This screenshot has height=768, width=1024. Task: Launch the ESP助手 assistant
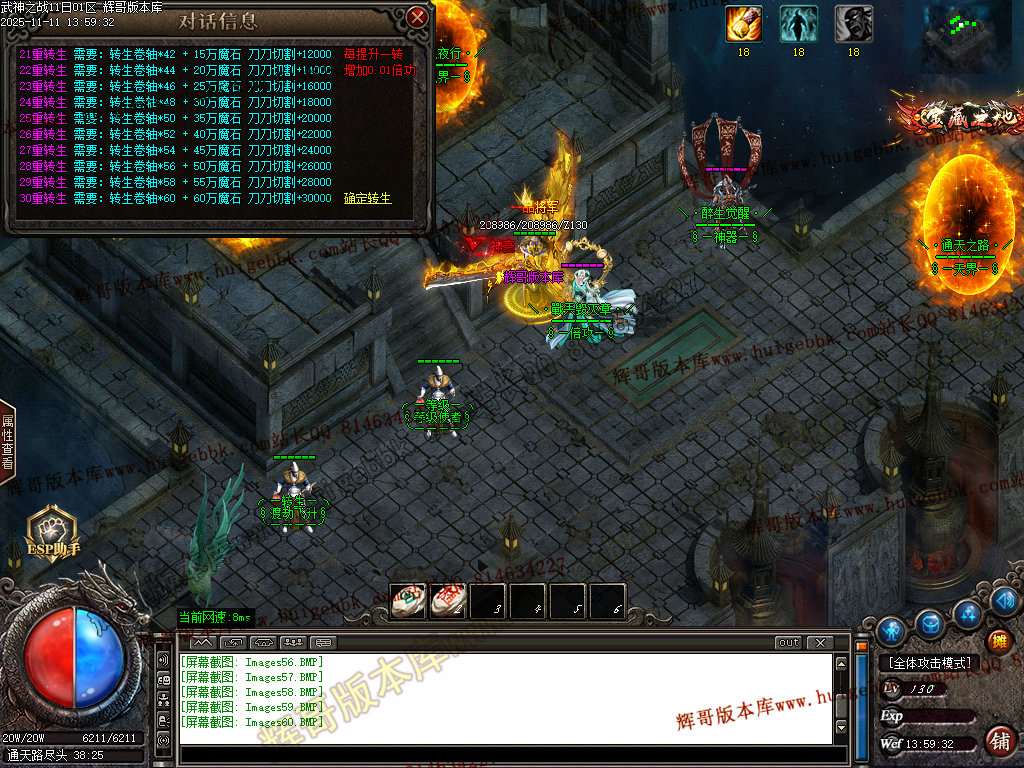click(51, 530)
